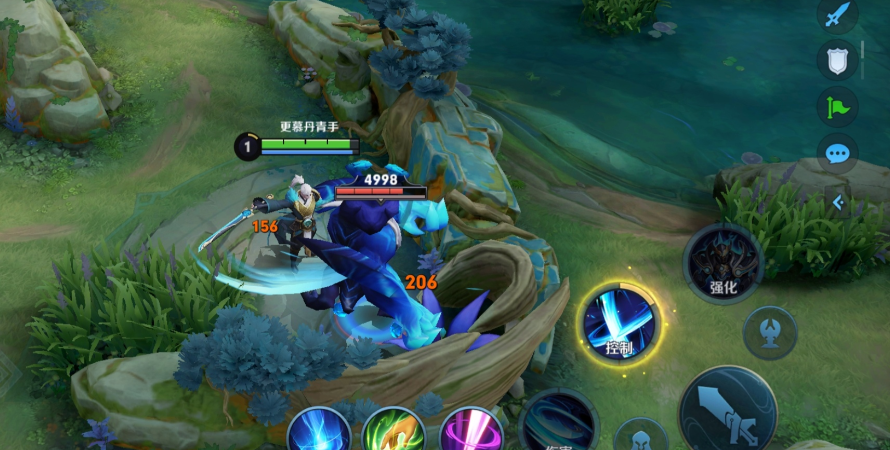Collapse the side panel with the arrow
The height and width of the screenshot is (450, 890).
(x=838, y=203)
